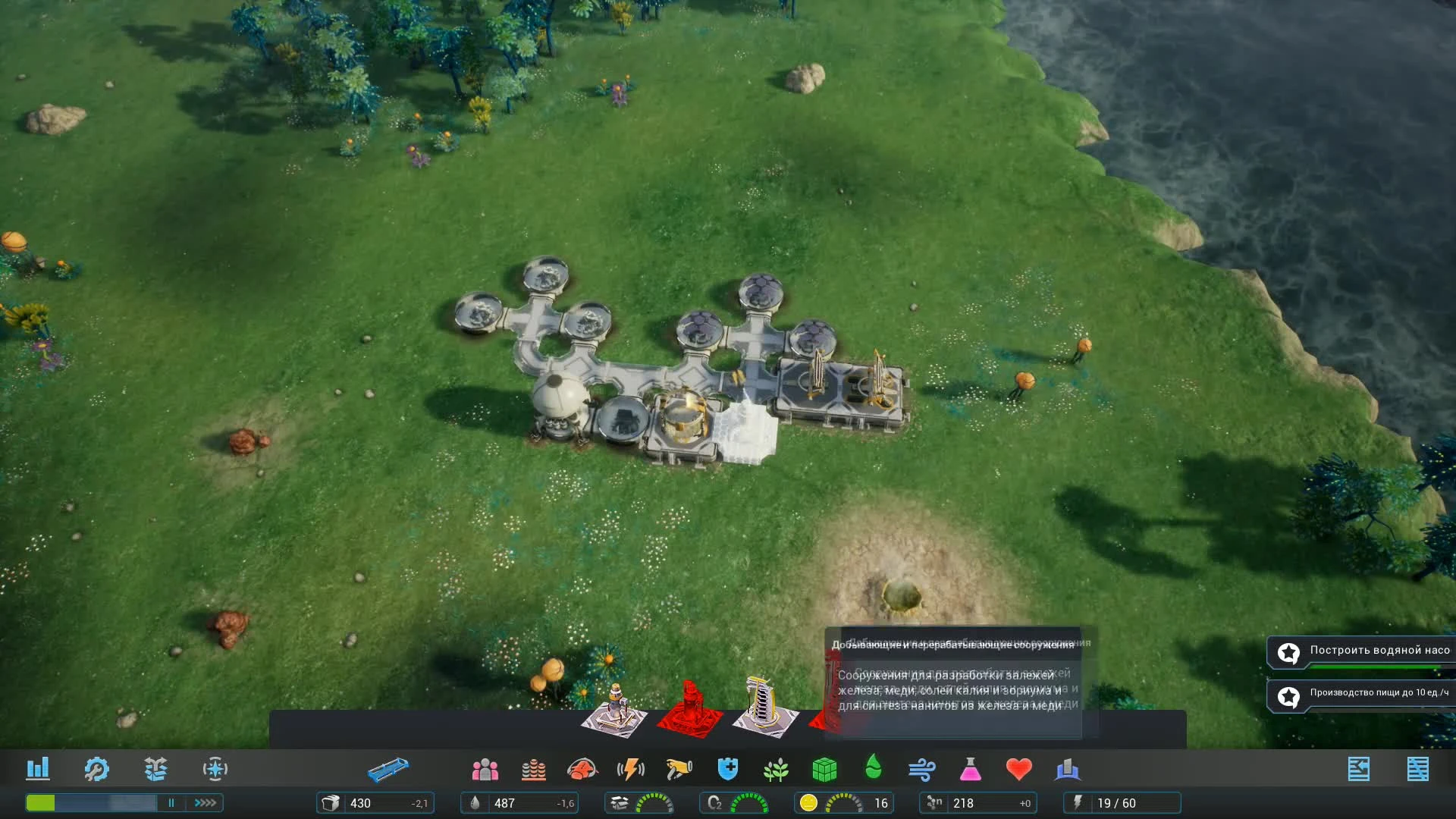Screen dimensions: 1456x819
Task: Click the nanites 218 resource counter
Action: (x=978, y=802)
